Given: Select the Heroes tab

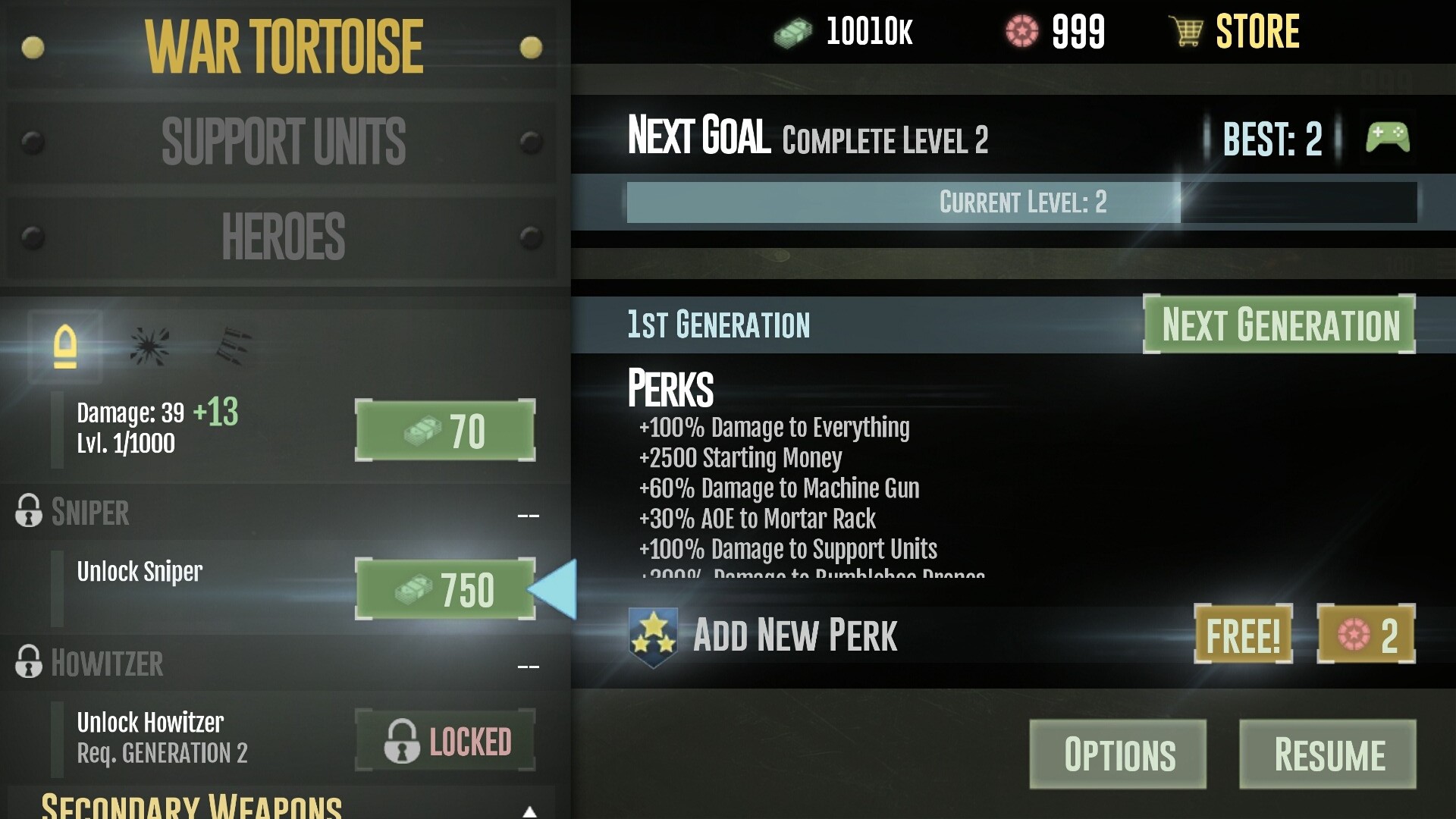Looking at the screenshot, I should pyautogui.click(x=283, y=237).
